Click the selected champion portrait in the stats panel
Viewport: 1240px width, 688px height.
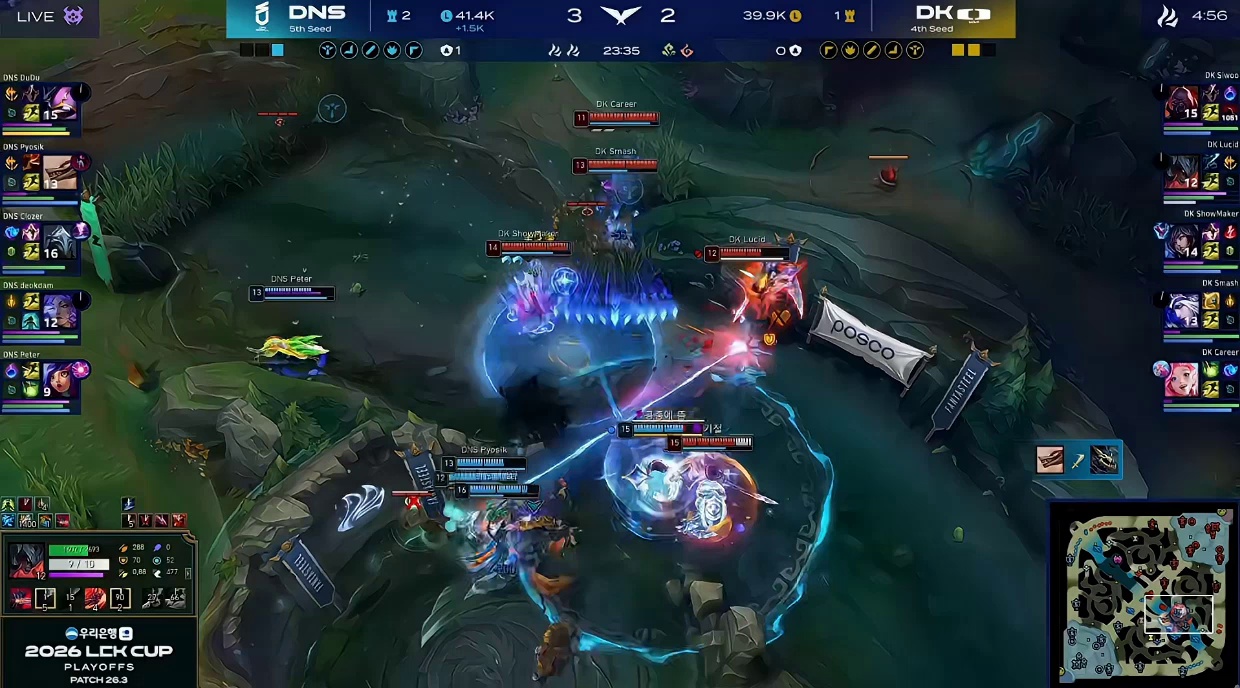[x=24, y=562]
